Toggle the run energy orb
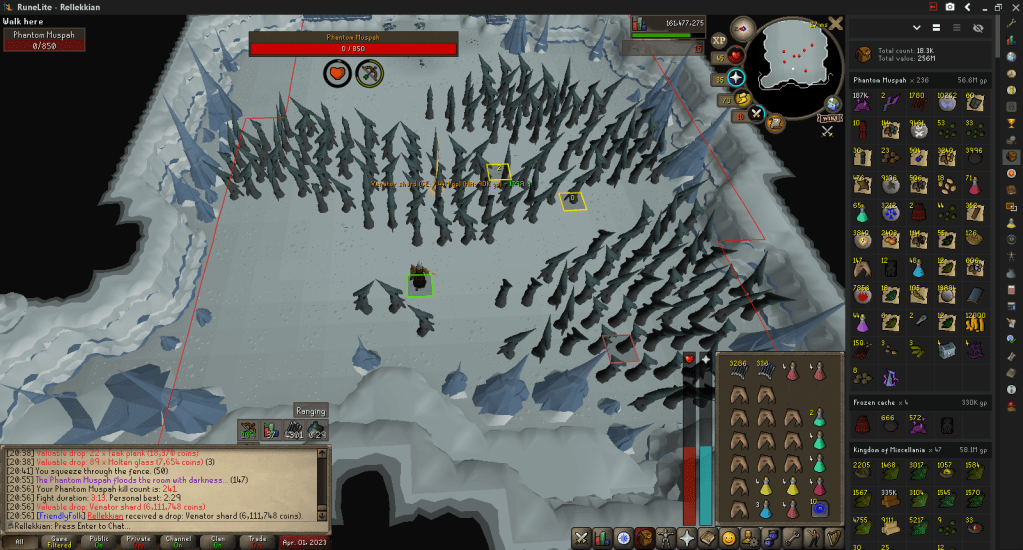 tap(743, 98)
